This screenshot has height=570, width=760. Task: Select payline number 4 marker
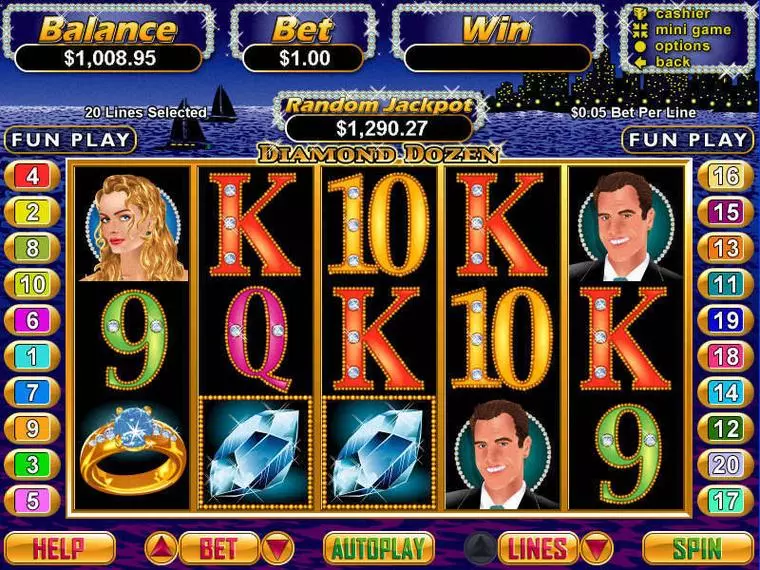point(32,177)
